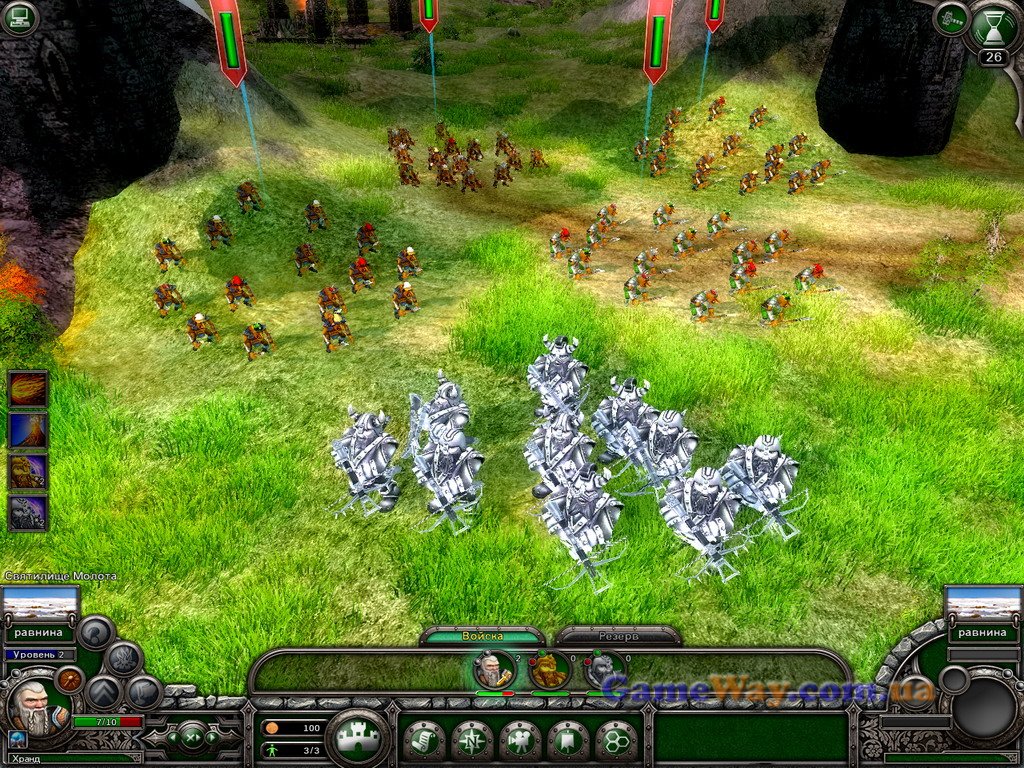This screenshot has height=768, width=1024.
Task: Click the center button of the arrow control
Action: [189, 738]
